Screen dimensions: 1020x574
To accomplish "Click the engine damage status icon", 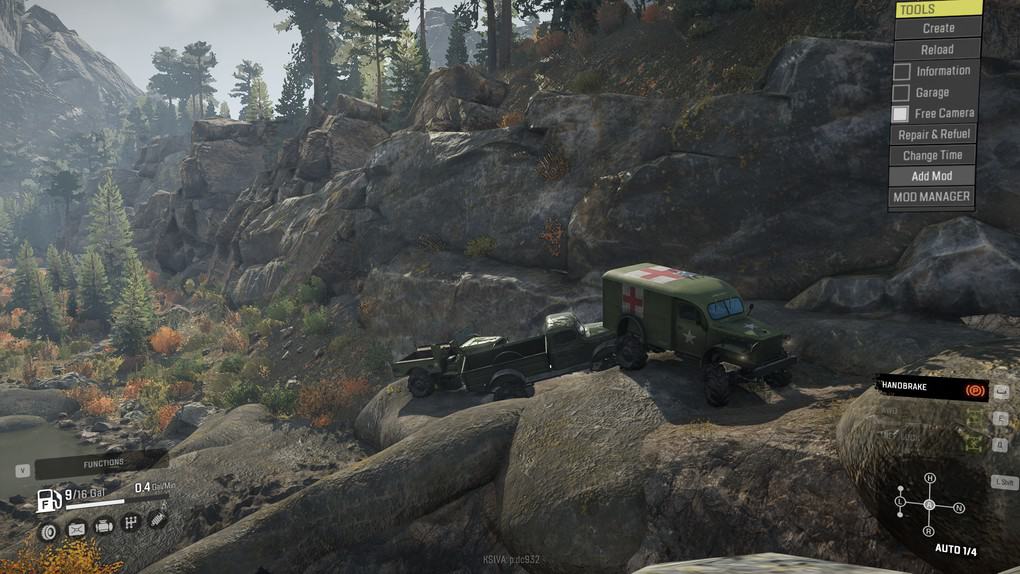I will click(103, 525).
